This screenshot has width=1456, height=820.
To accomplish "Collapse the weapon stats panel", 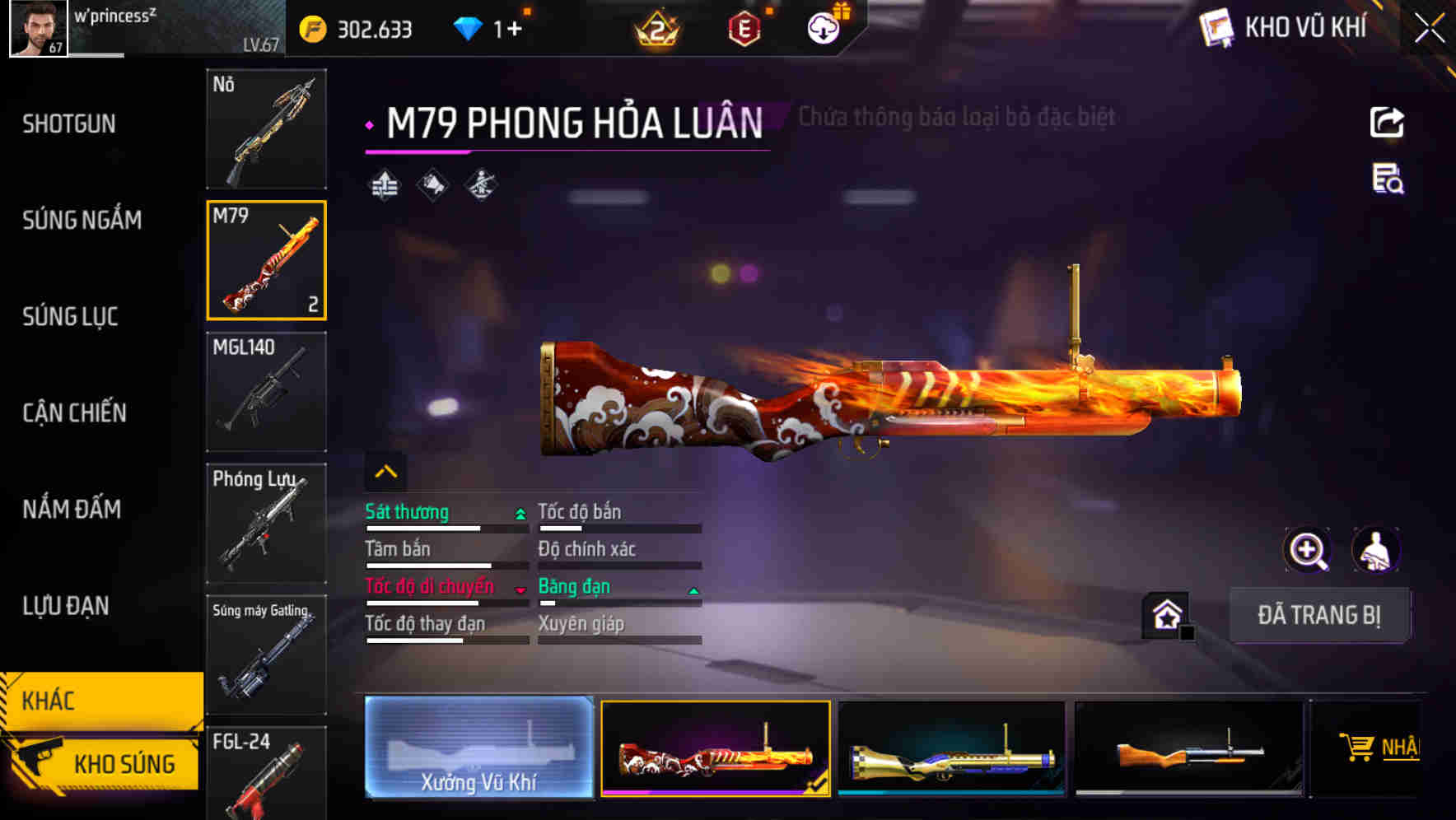I will coord(385,470).
